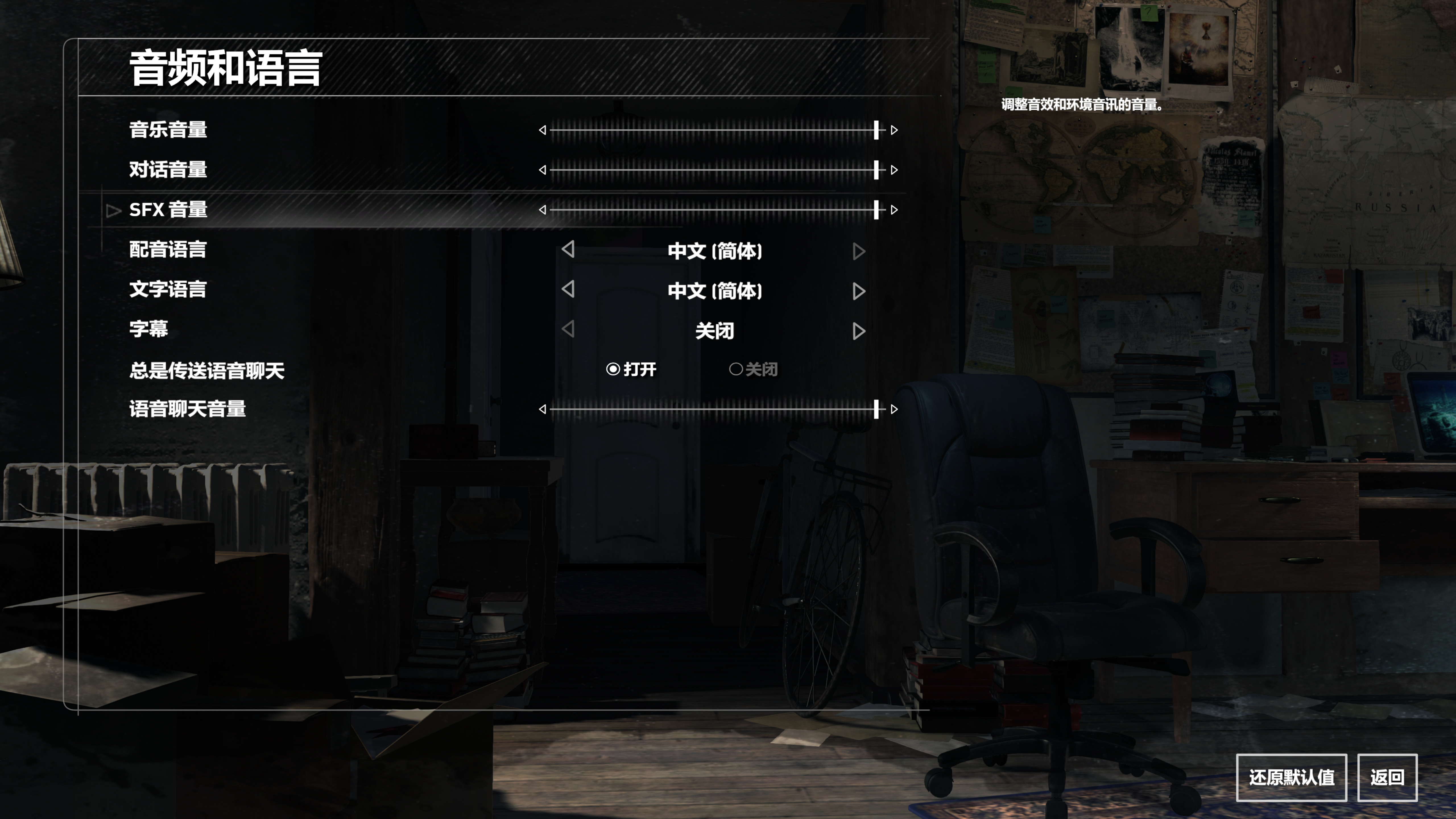Switch 配音语言 to the previous language
Viewport: 1456px width, 819px height.
click(569, 250)
